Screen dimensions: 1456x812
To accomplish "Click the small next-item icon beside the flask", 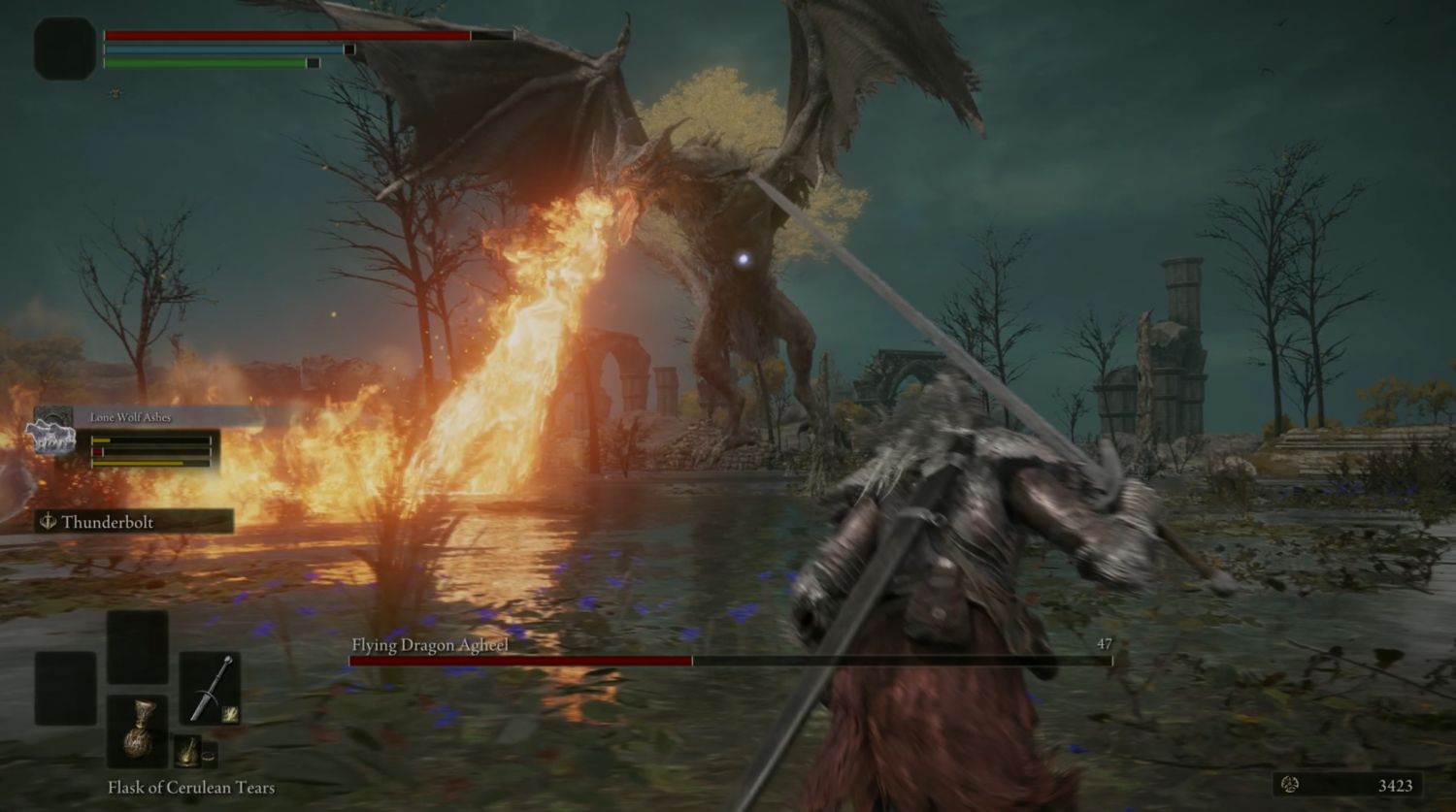I will (x=187, y=751).
